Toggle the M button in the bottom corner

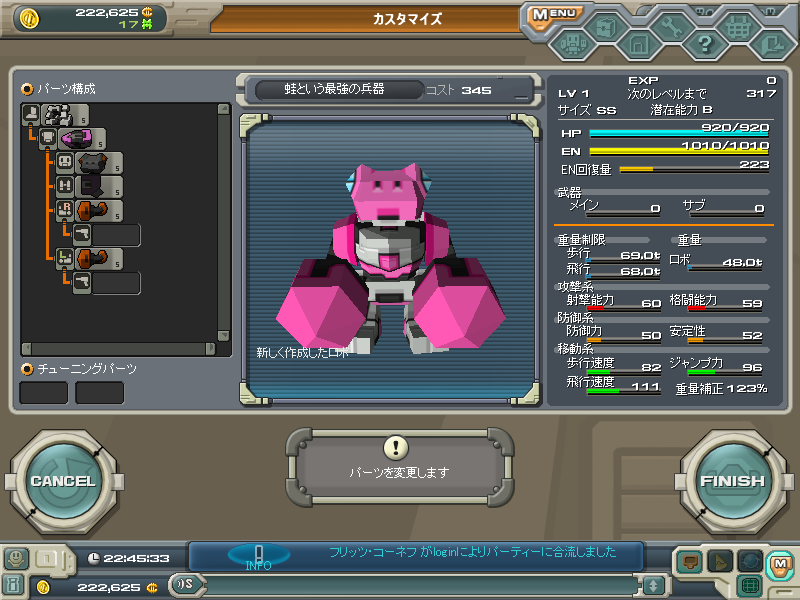click(x=779, y=564)
